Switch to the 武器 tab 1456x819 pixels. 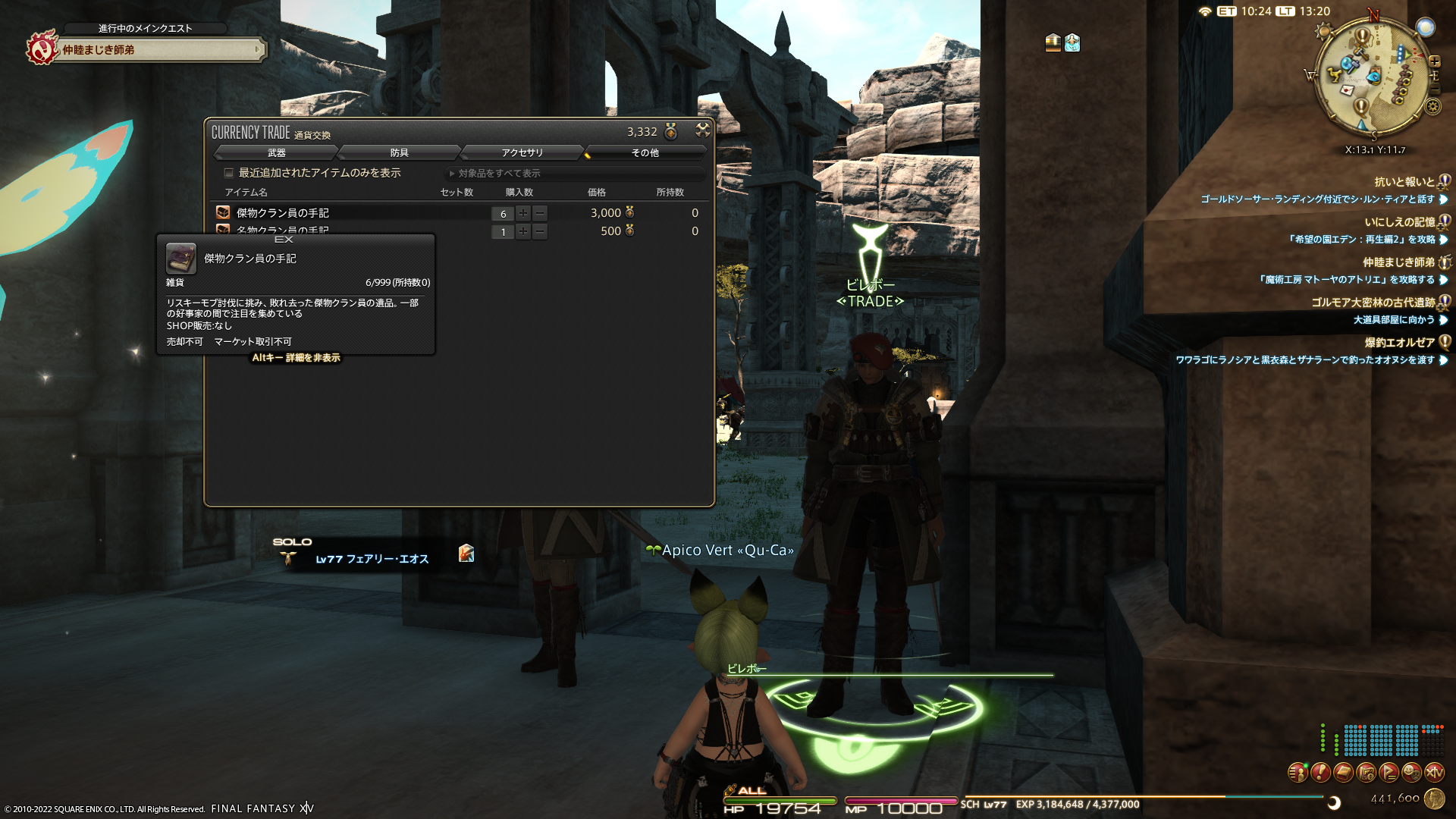(x=277, y=153)
